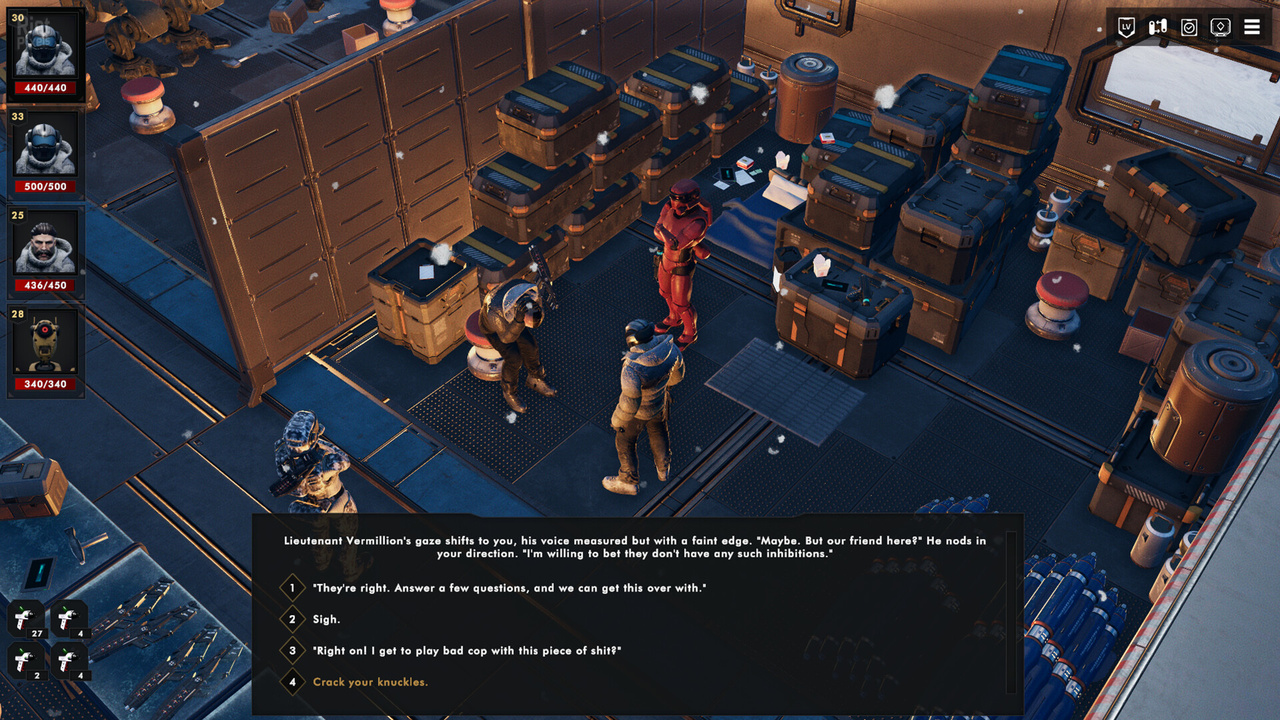1280x720 pixels.
Task: Select the top-right weapon quickslot showing 4
Action: (x=70, y=618)
